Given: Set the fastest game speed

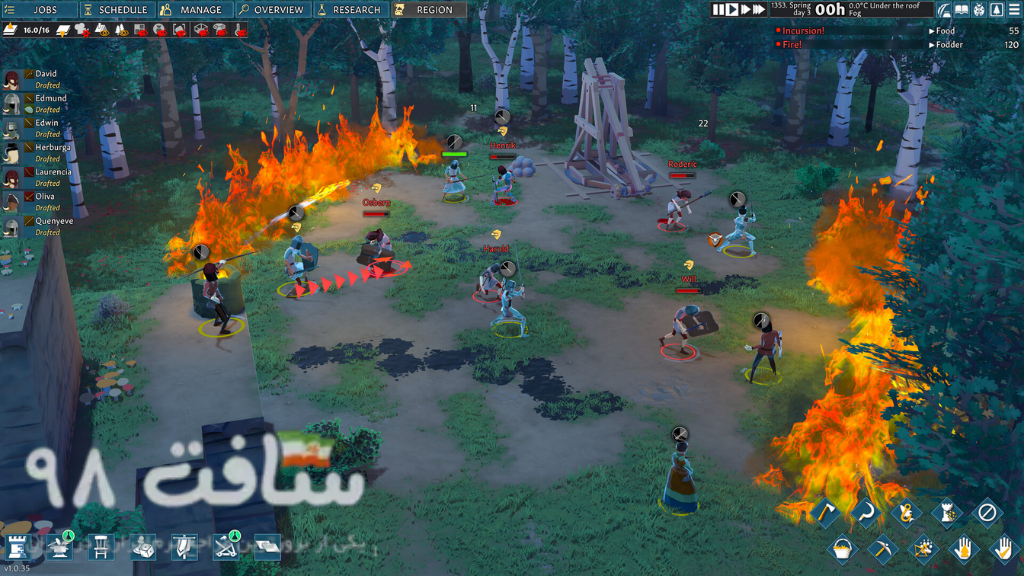Looking at the screenshot, I should (x=759, y=10).
